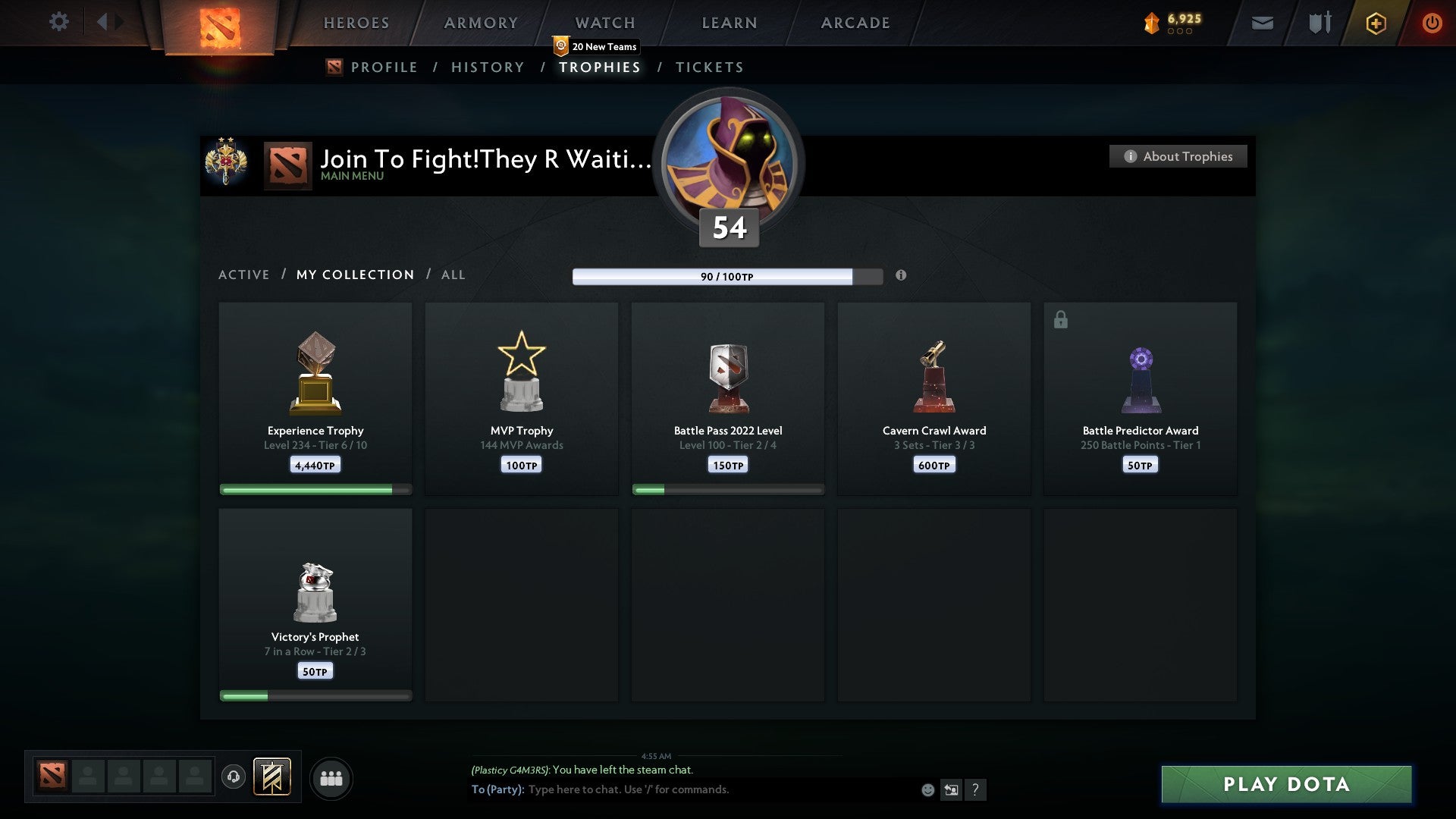Open the emoticon picker in chat
Viewport: 1456px width, 819px height.
927,789
